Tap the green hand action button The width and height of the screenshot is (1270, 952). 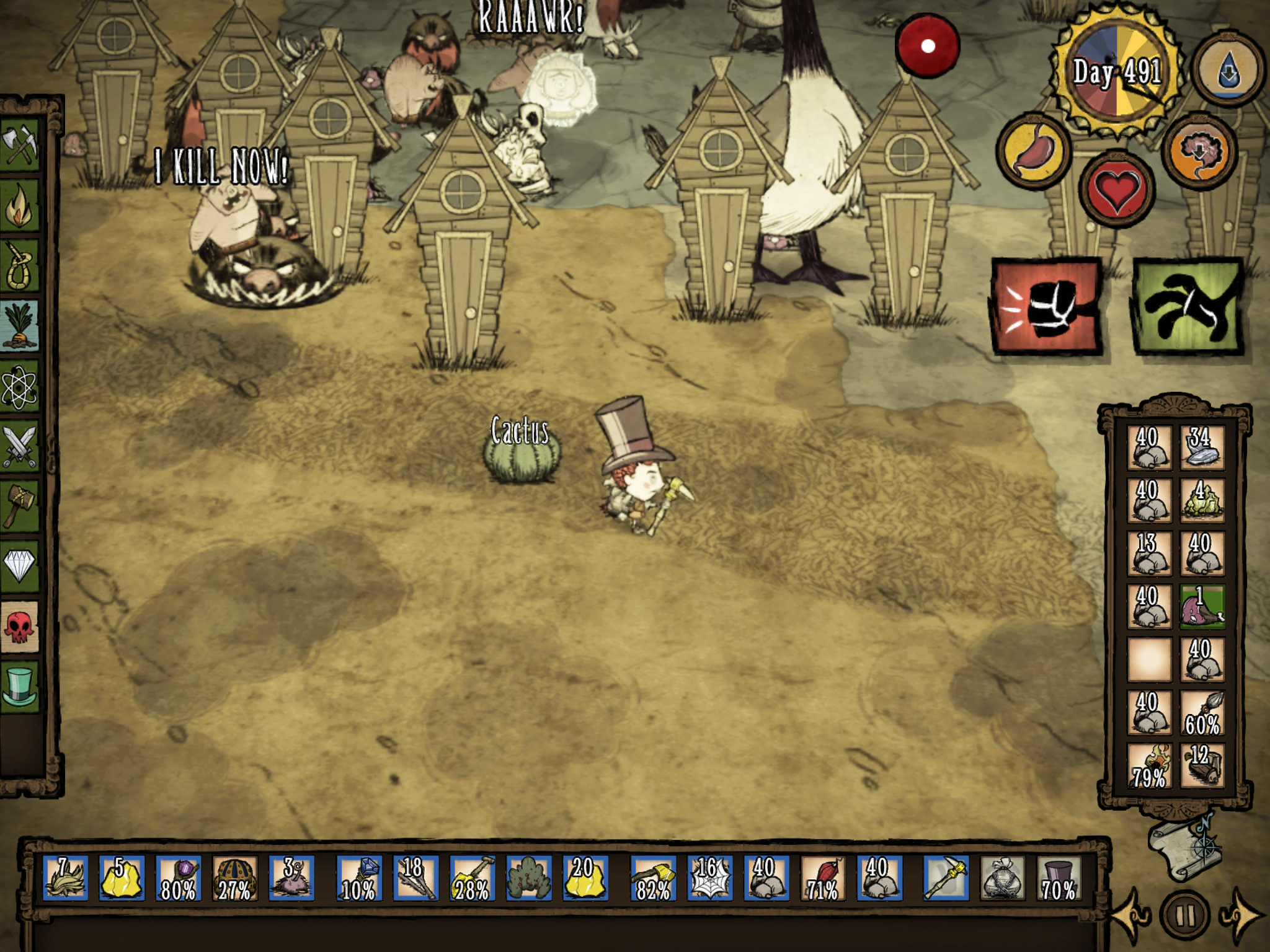point(1188,307)
